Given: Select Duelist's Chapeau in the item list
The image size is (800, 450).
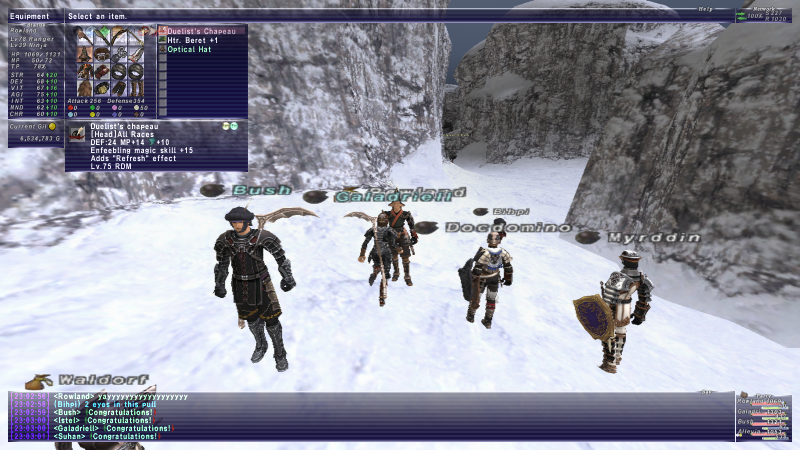Looking at the screenshot, I should [201, 32].
